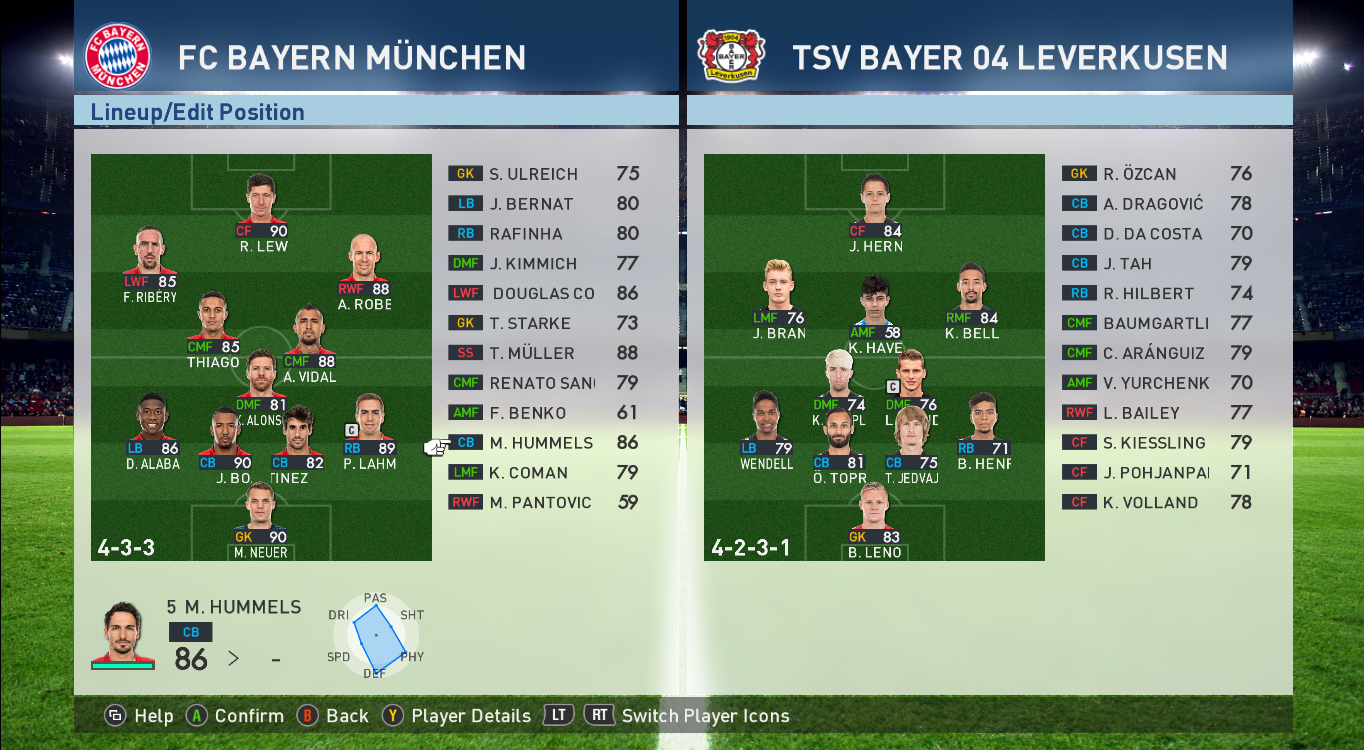
Task: Select A. Robben on the right wing
Action: pyautogui.click(x=364, y=272)
